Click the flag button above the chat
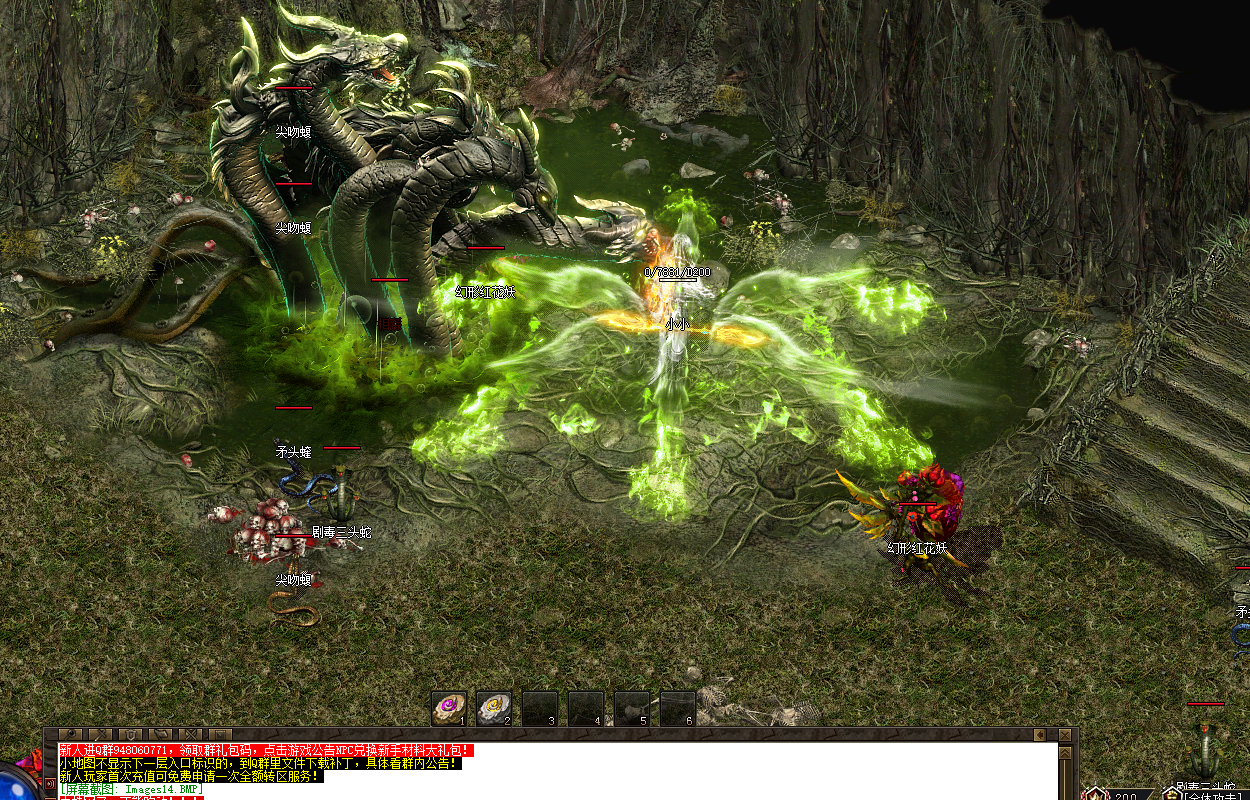Image resolution: width=1250 pixels, height=800 pixels. tap(160, 735)
